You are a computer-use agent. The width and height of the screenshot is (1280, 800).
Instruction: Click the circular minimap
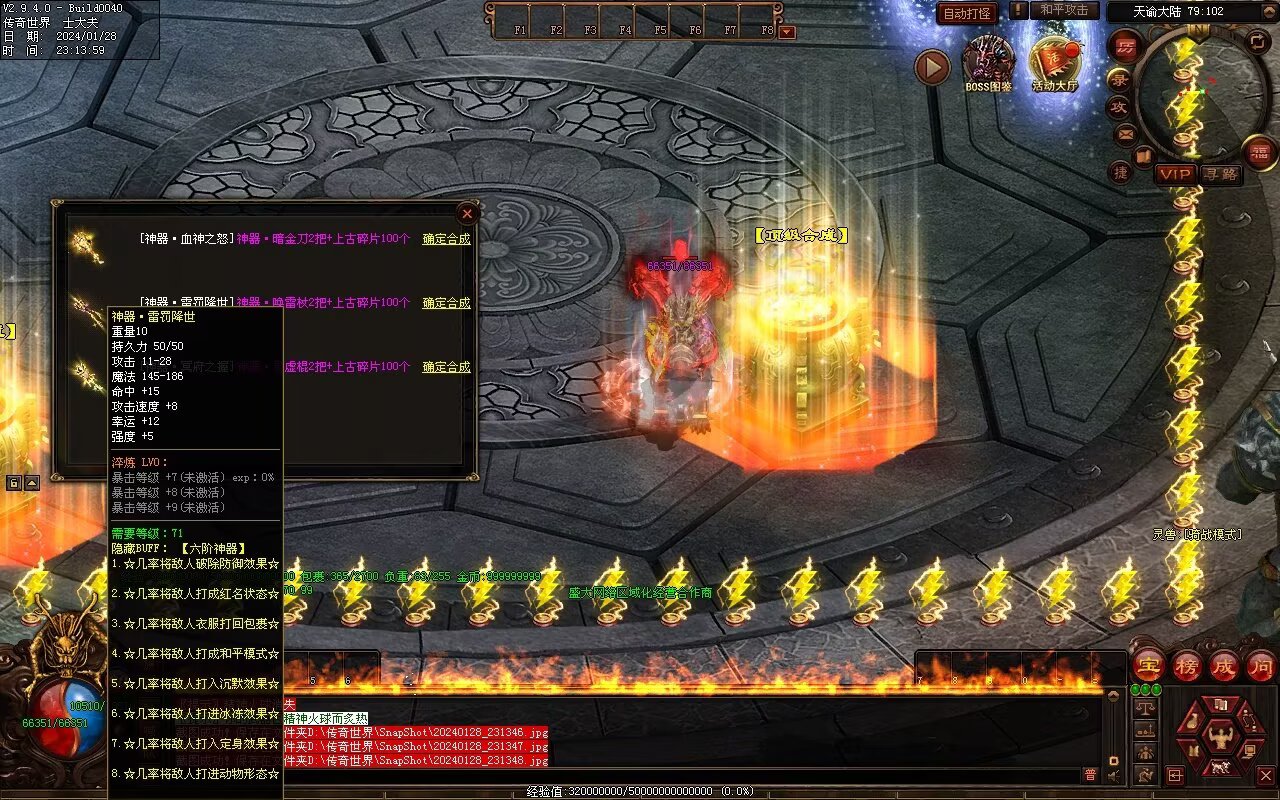pyautogui.click(x=1200, y=95)
